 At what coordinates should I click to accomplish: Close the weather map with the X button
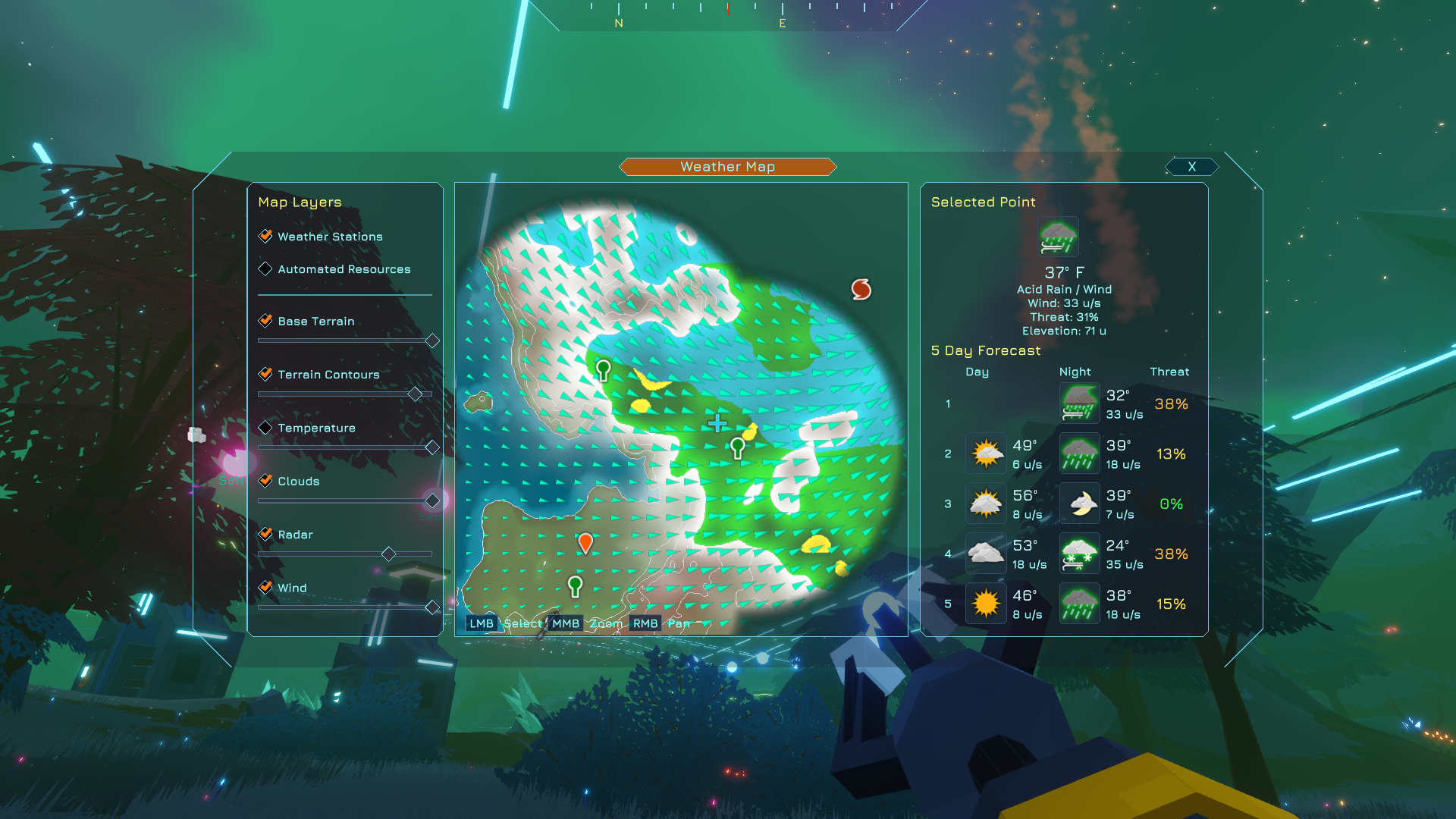click(1191, 166)
